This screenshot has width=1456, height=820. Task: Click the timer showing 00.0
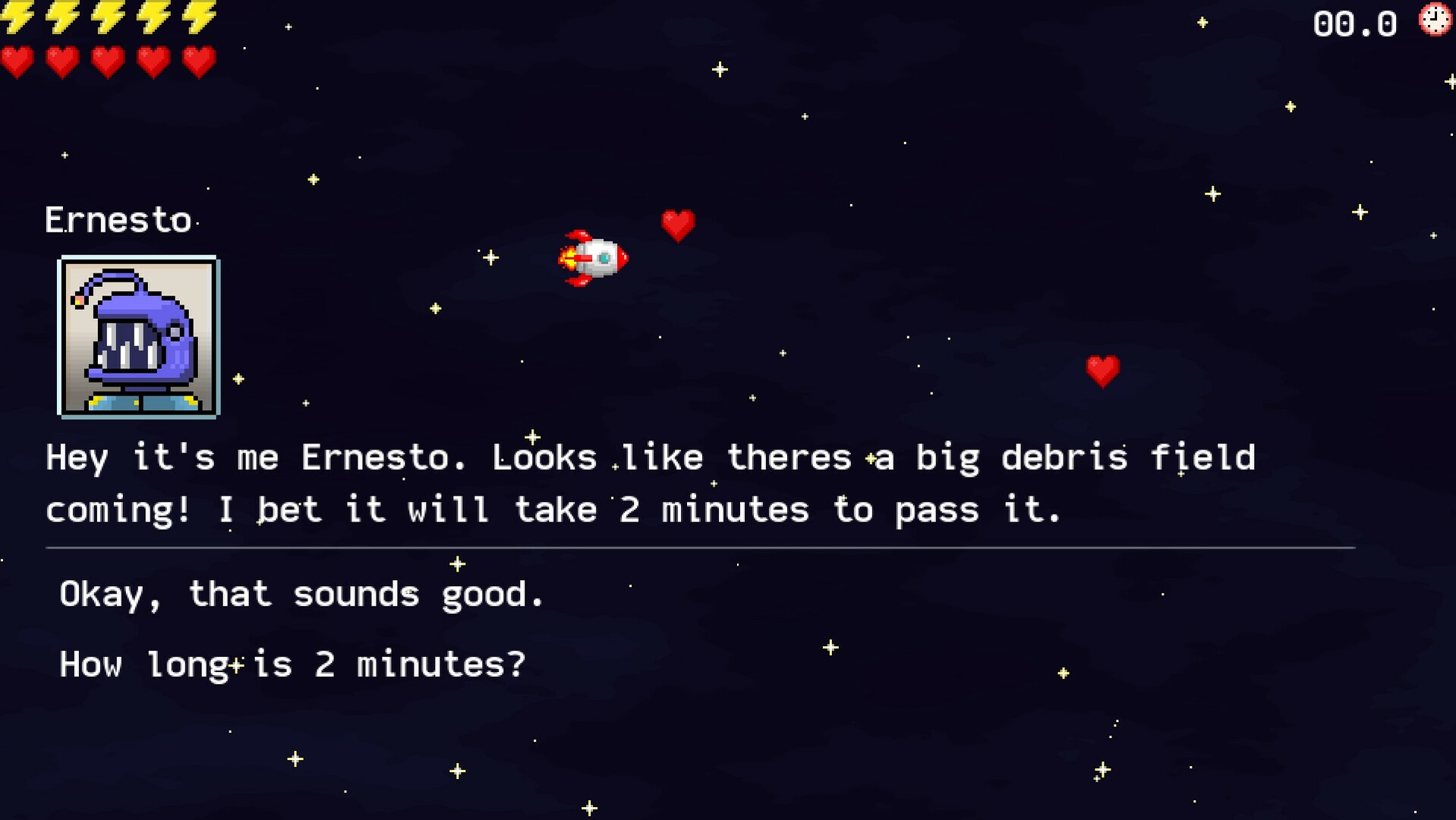pos(1356,24)
